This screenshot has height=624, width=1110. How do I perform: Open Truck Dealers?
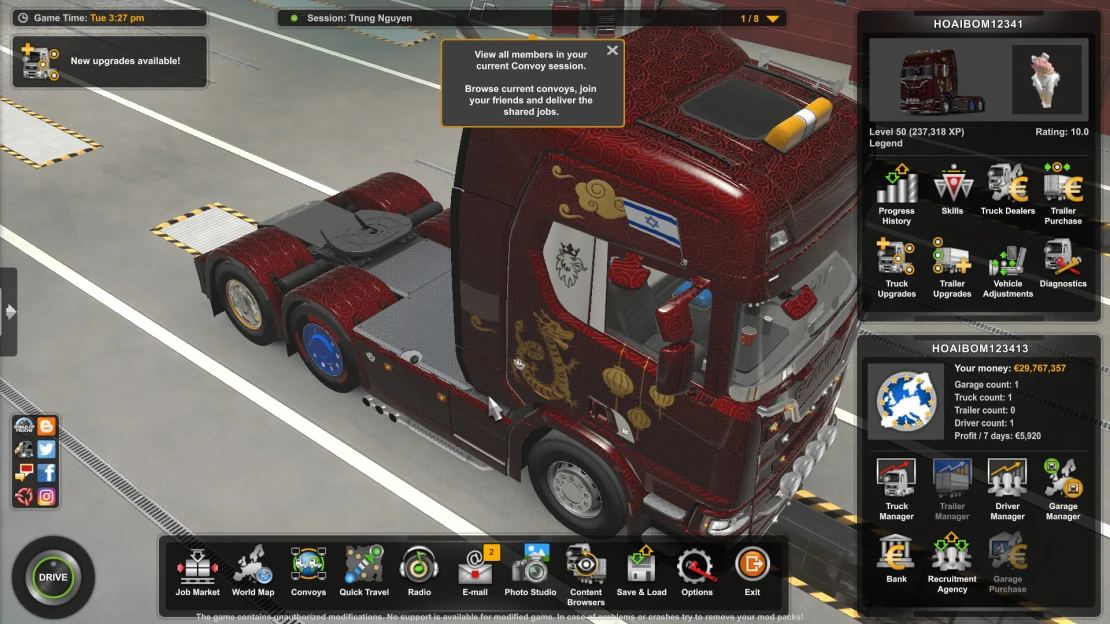1007,188
